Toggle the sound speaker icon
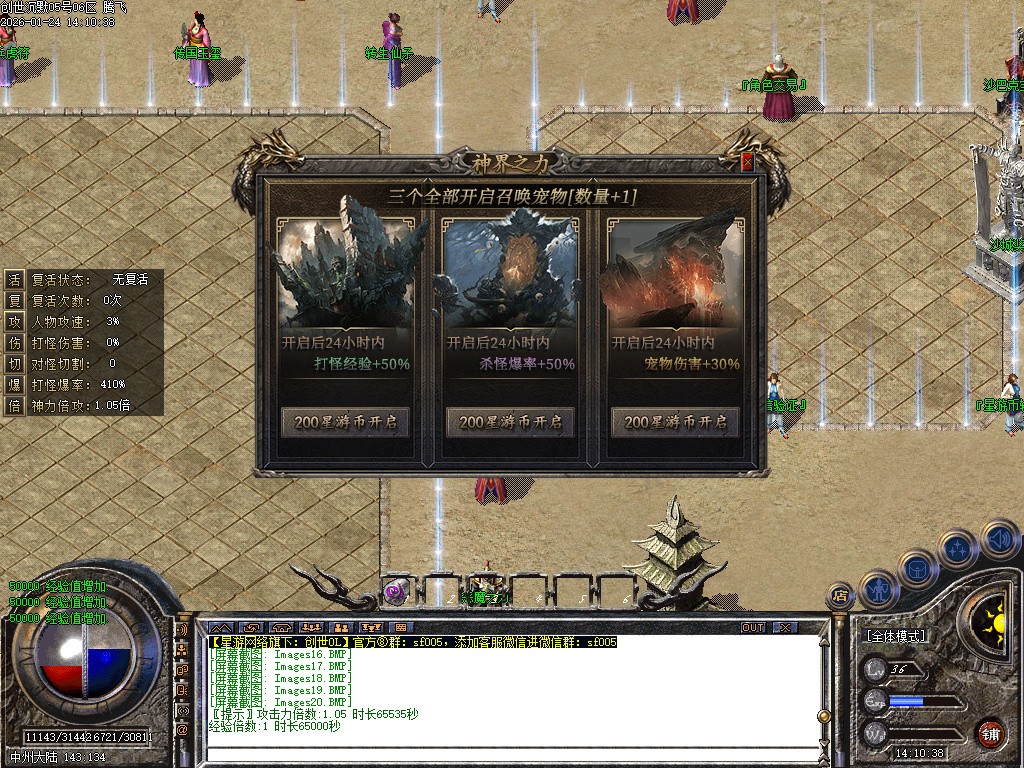 (x=999, y=541)
